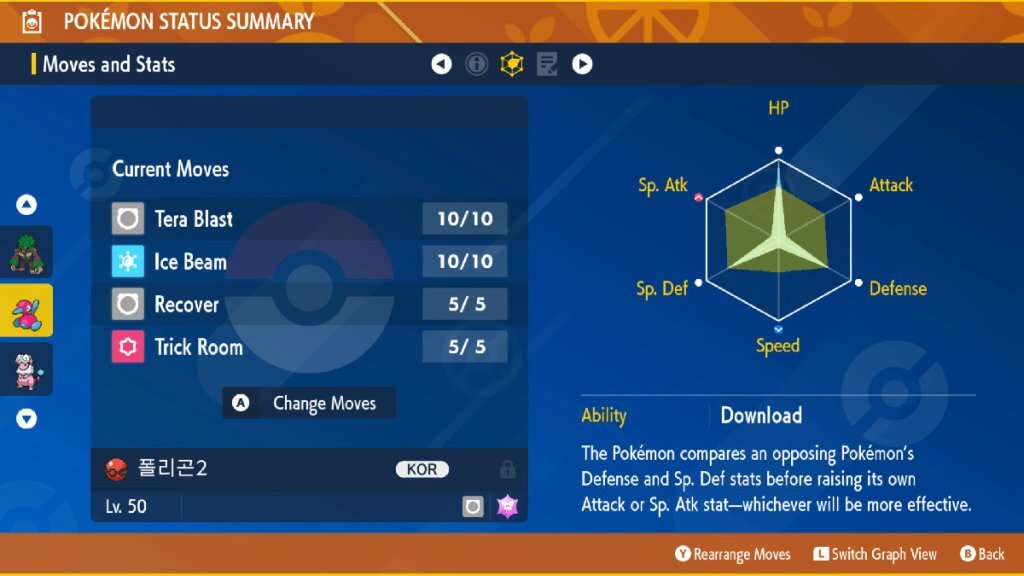Select the green Pokémon party thumbnail
1024x576 pixels.
coord(27,252)
